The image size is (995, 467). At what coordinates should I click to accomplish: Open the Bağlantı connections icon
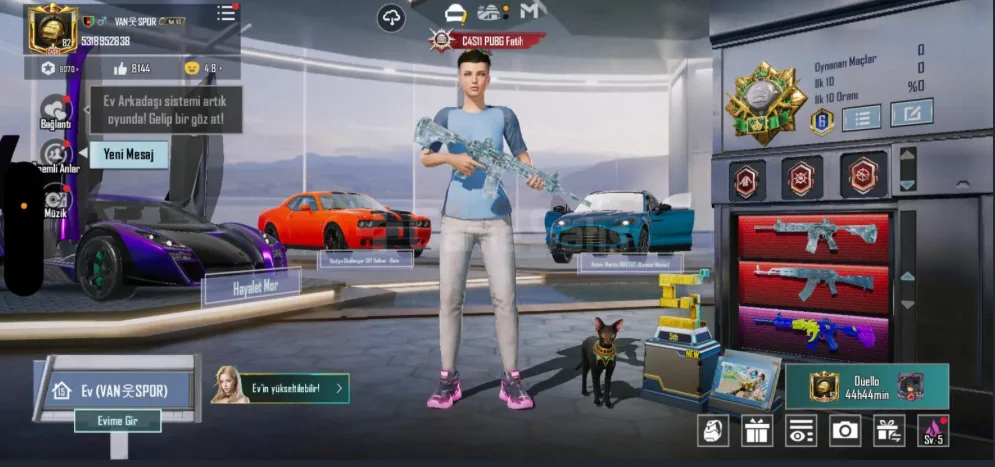pyautogui.click(x=55, y=110)
